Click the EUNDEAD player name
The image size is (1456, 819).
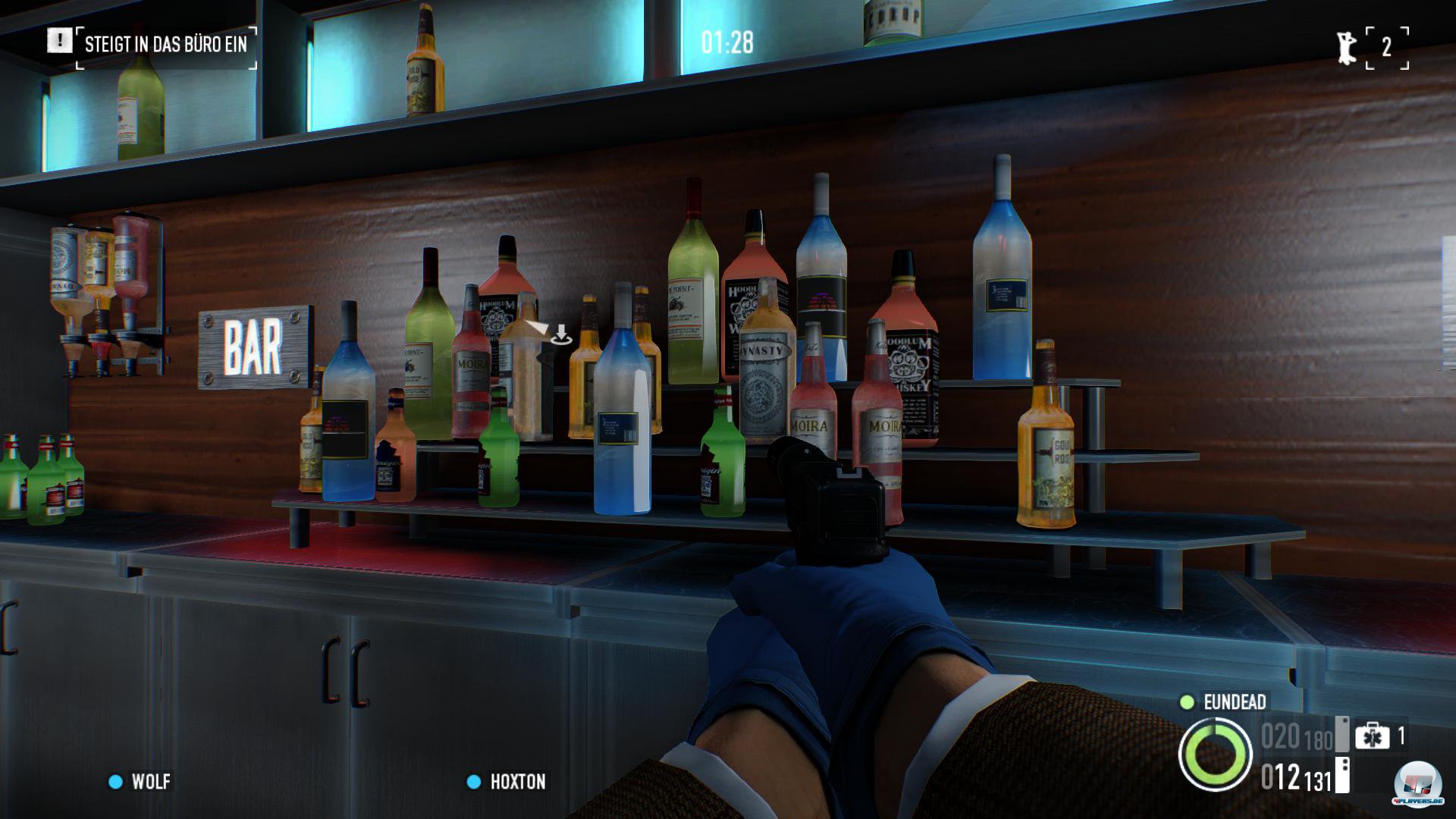click(1234, 702)
